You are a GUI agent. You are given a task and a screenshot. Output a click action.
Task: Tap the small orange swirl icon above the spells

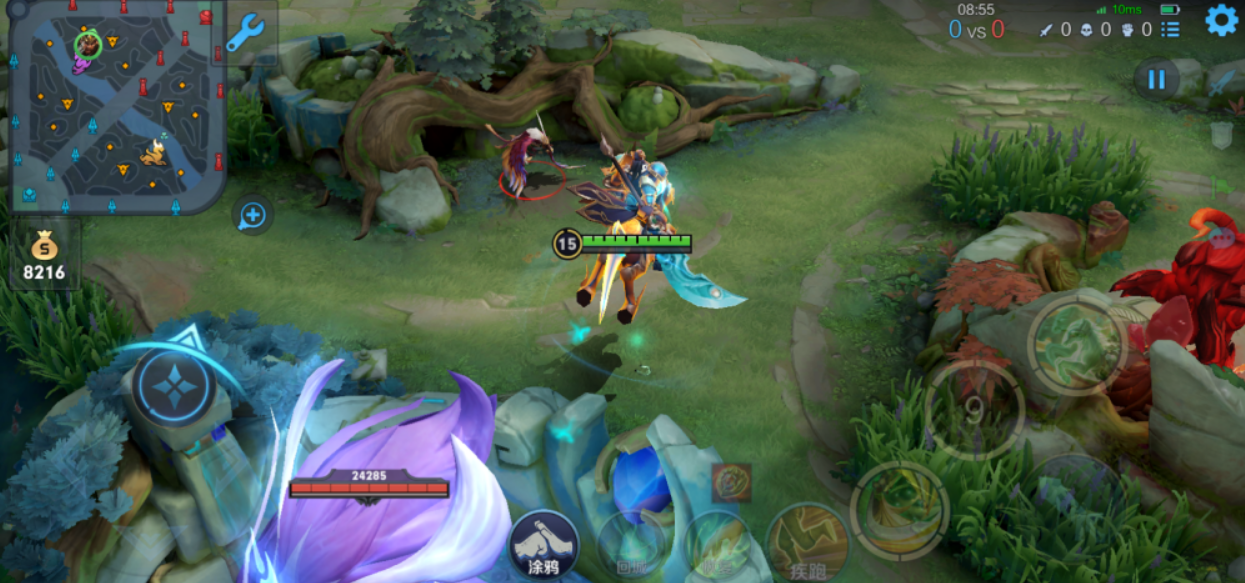point(732,483)
